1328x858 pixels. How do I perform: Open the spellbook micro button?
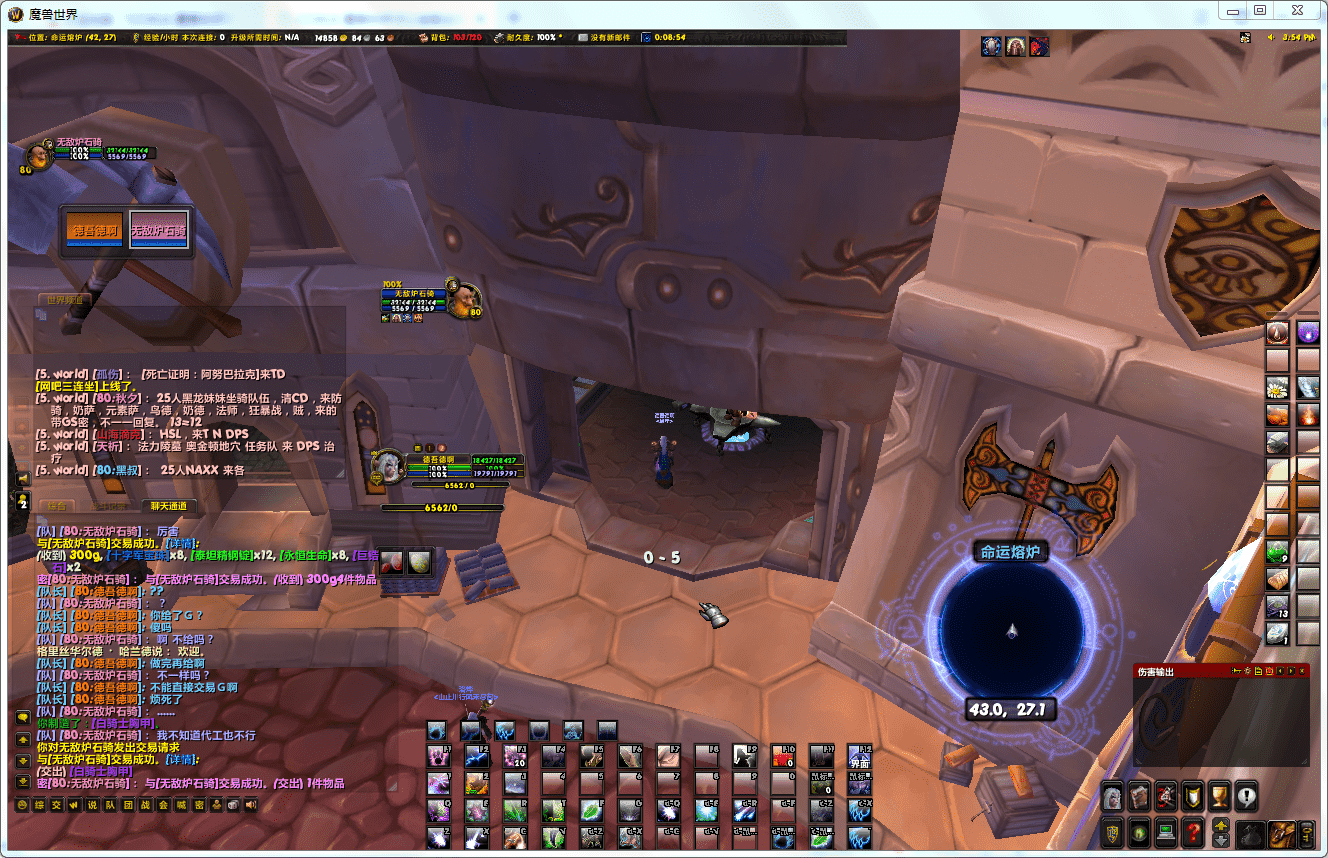pyautogui.click(x=1139, y=797)
